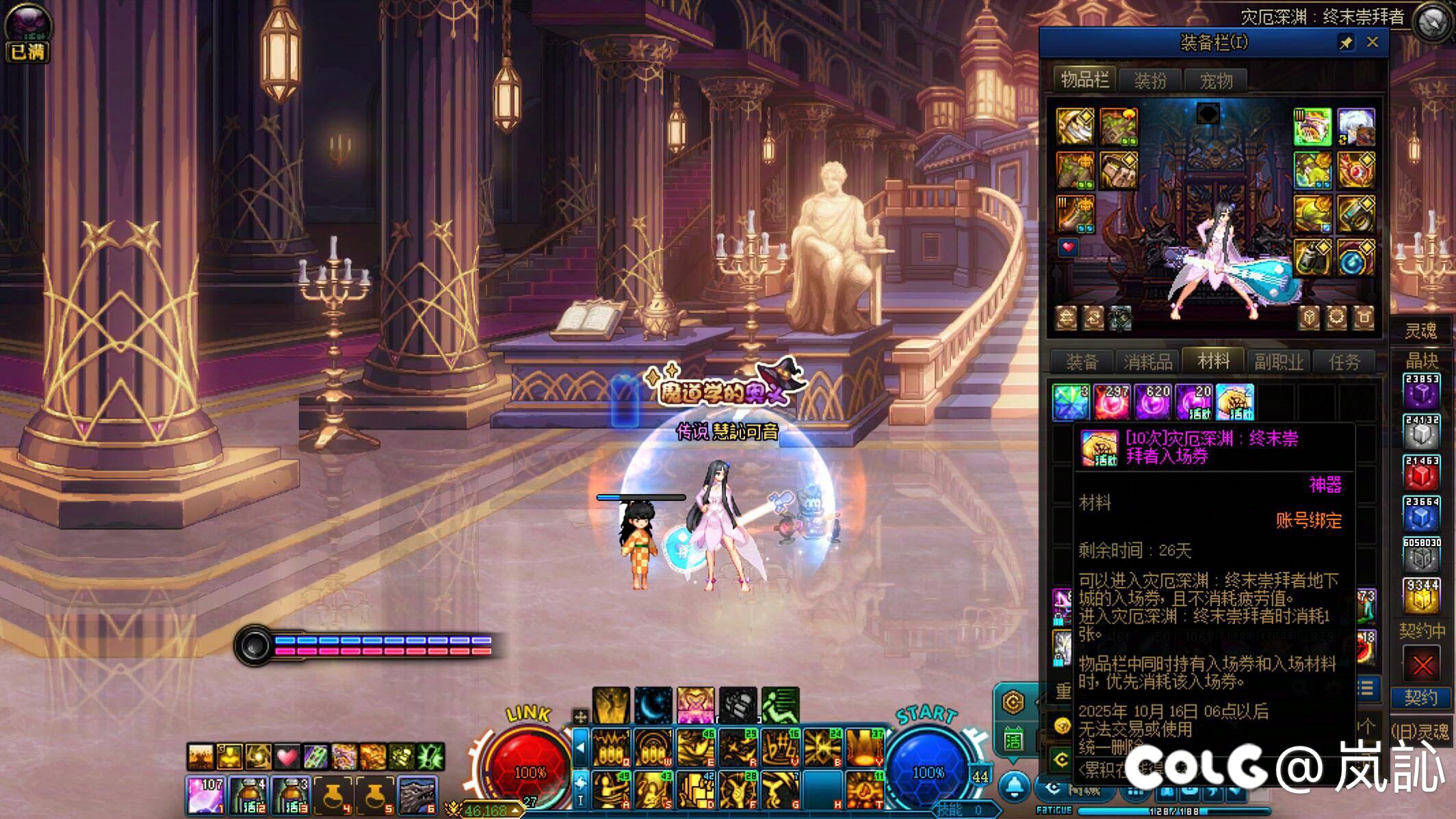Click the 契约 button

[1421, 698]
